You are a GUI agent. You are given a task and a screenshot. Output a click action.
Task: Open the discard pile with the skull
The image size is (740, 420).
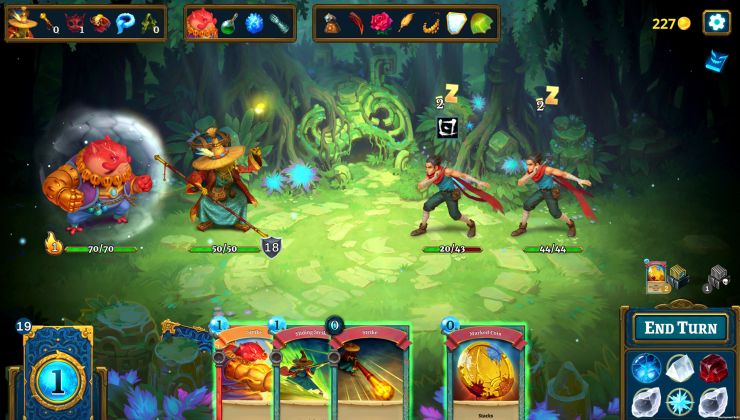tap(718, 277)
